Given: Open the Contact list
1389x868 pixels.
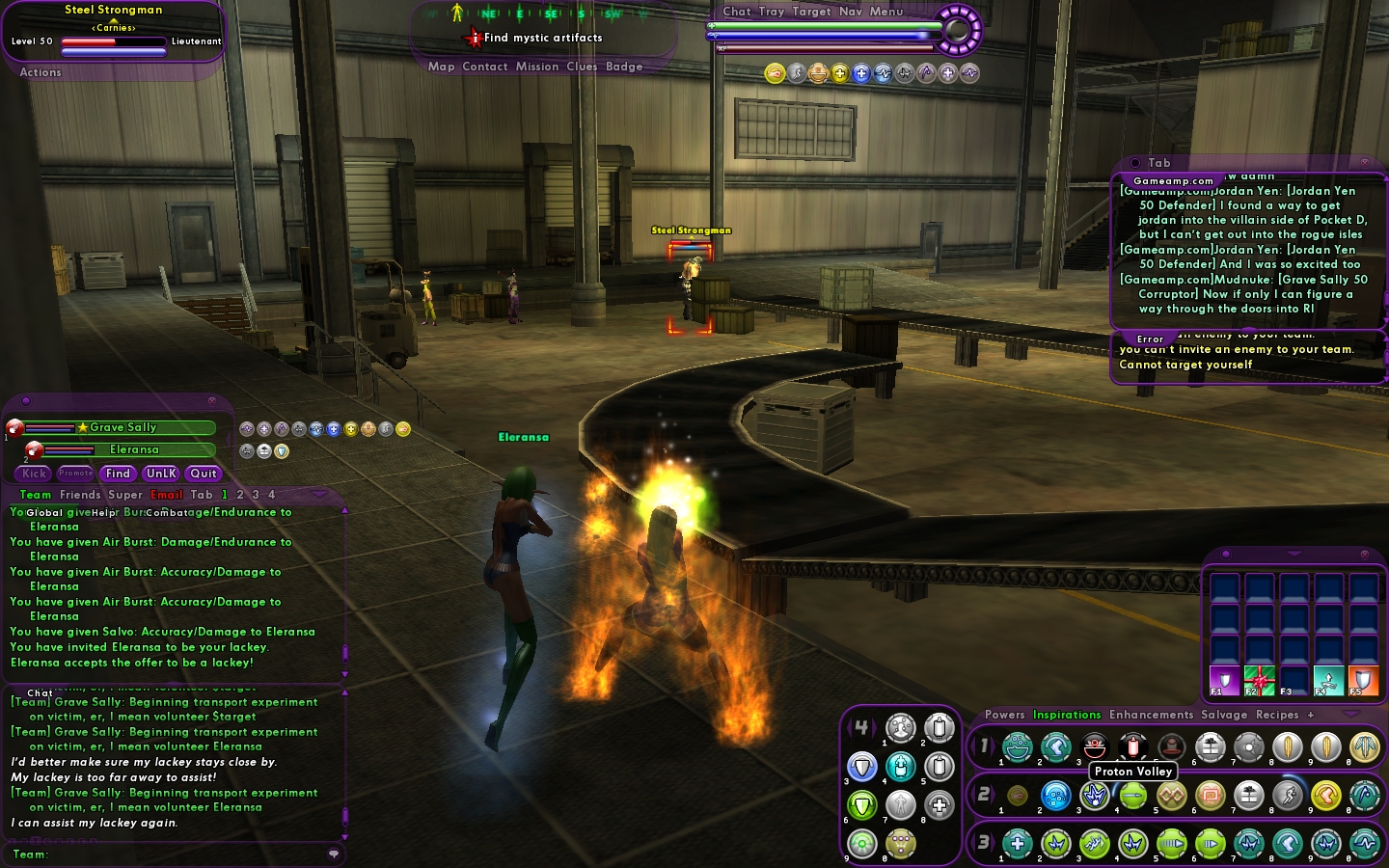Looking at the screenshot, I should pos(484,67).
